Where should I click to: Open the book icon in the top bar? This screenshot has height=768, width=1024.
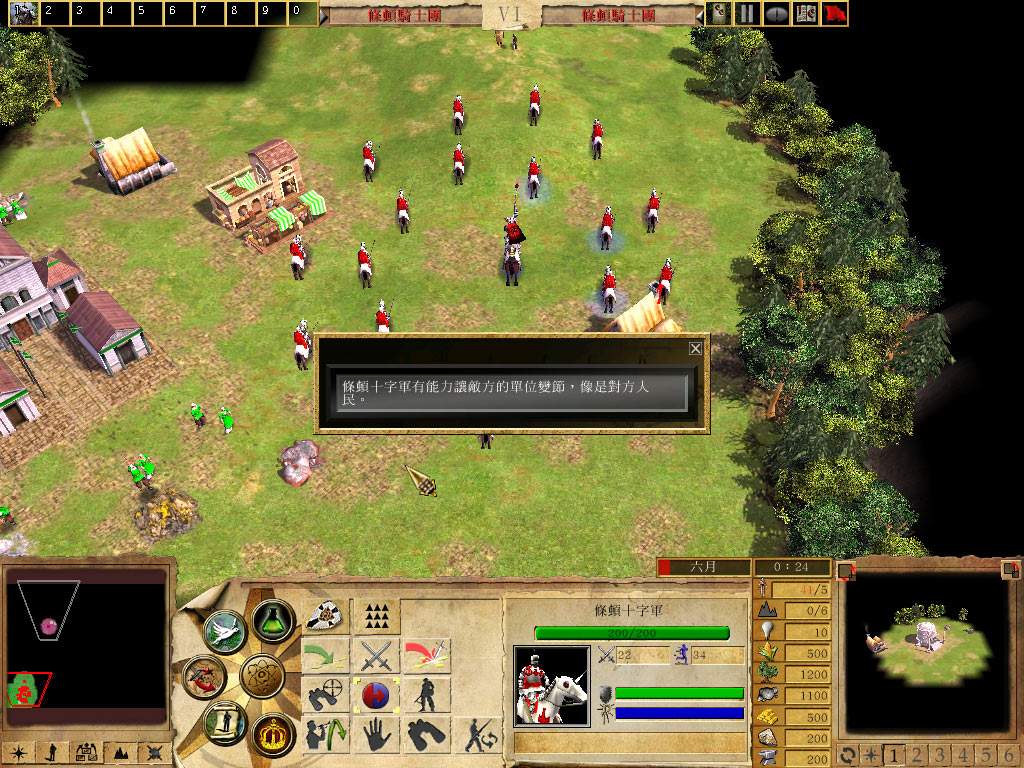805,14
